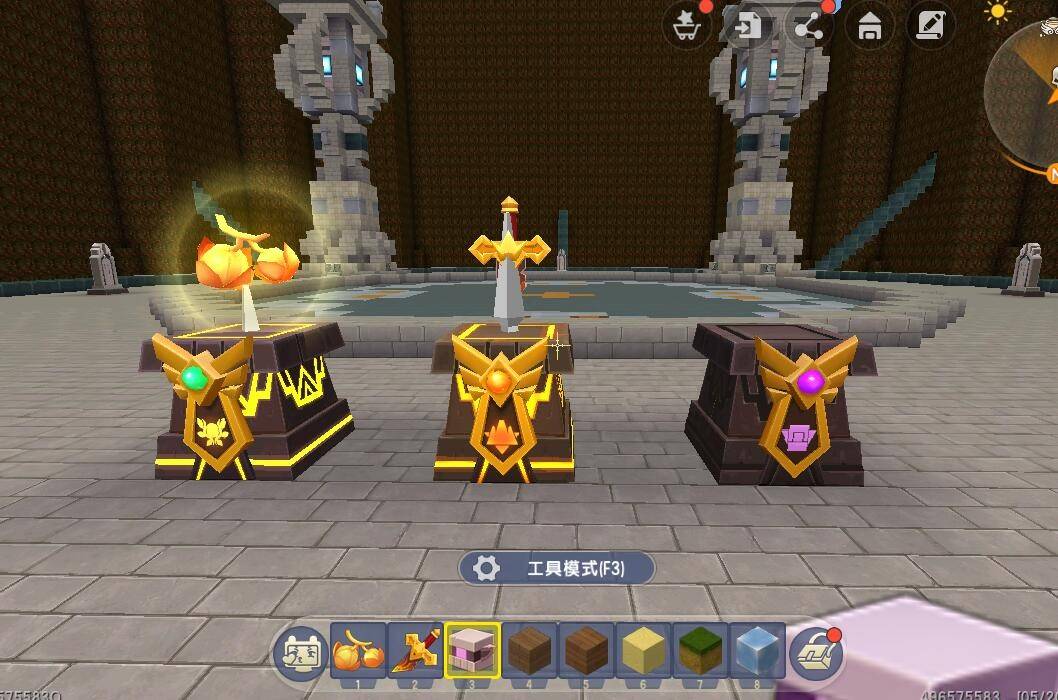Open the backpack inventory button
This screenshot has height=700, width=1058.
817,655
